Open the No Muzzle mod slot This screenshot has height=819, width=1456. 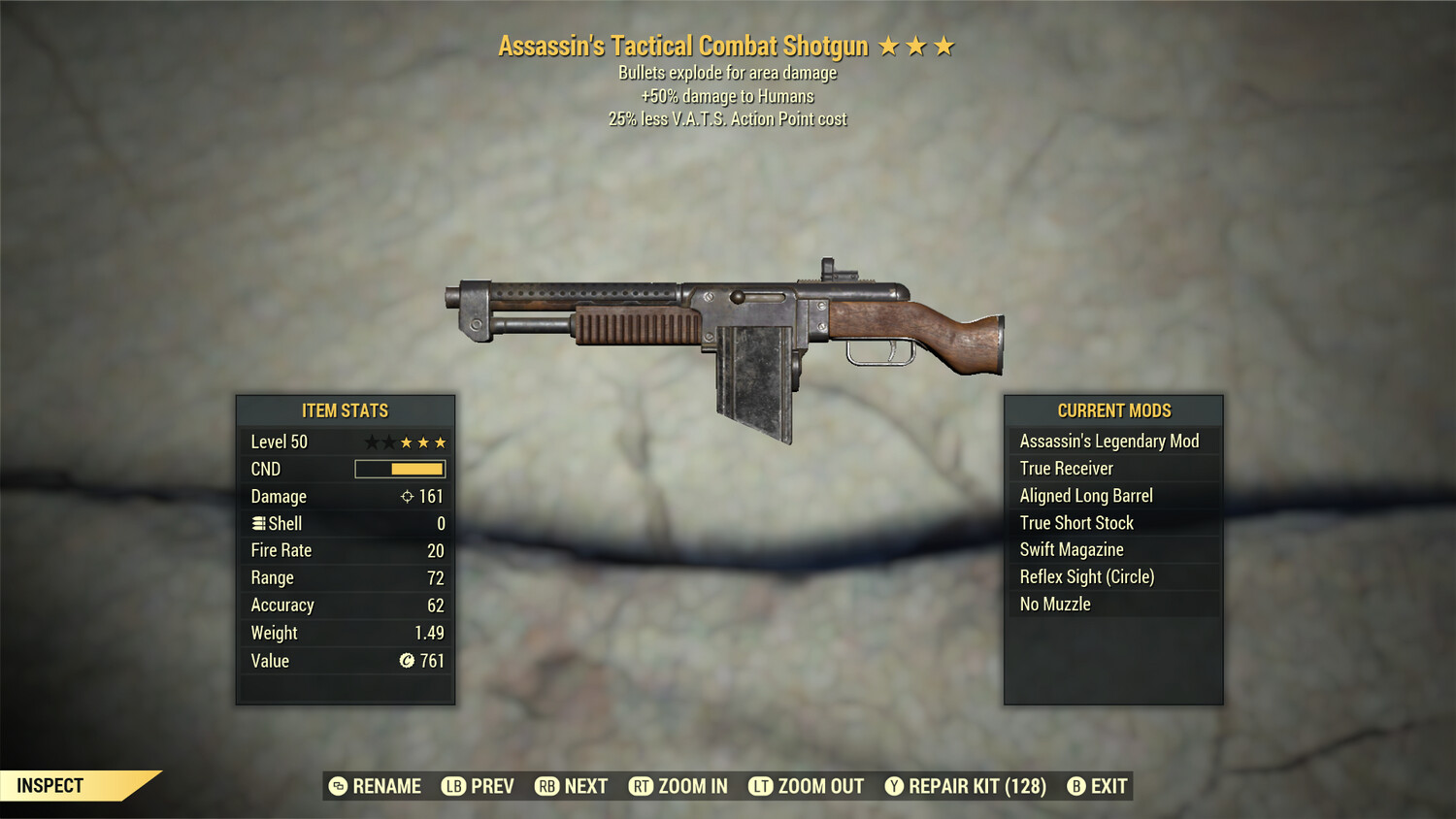(x=1112, y=604)
